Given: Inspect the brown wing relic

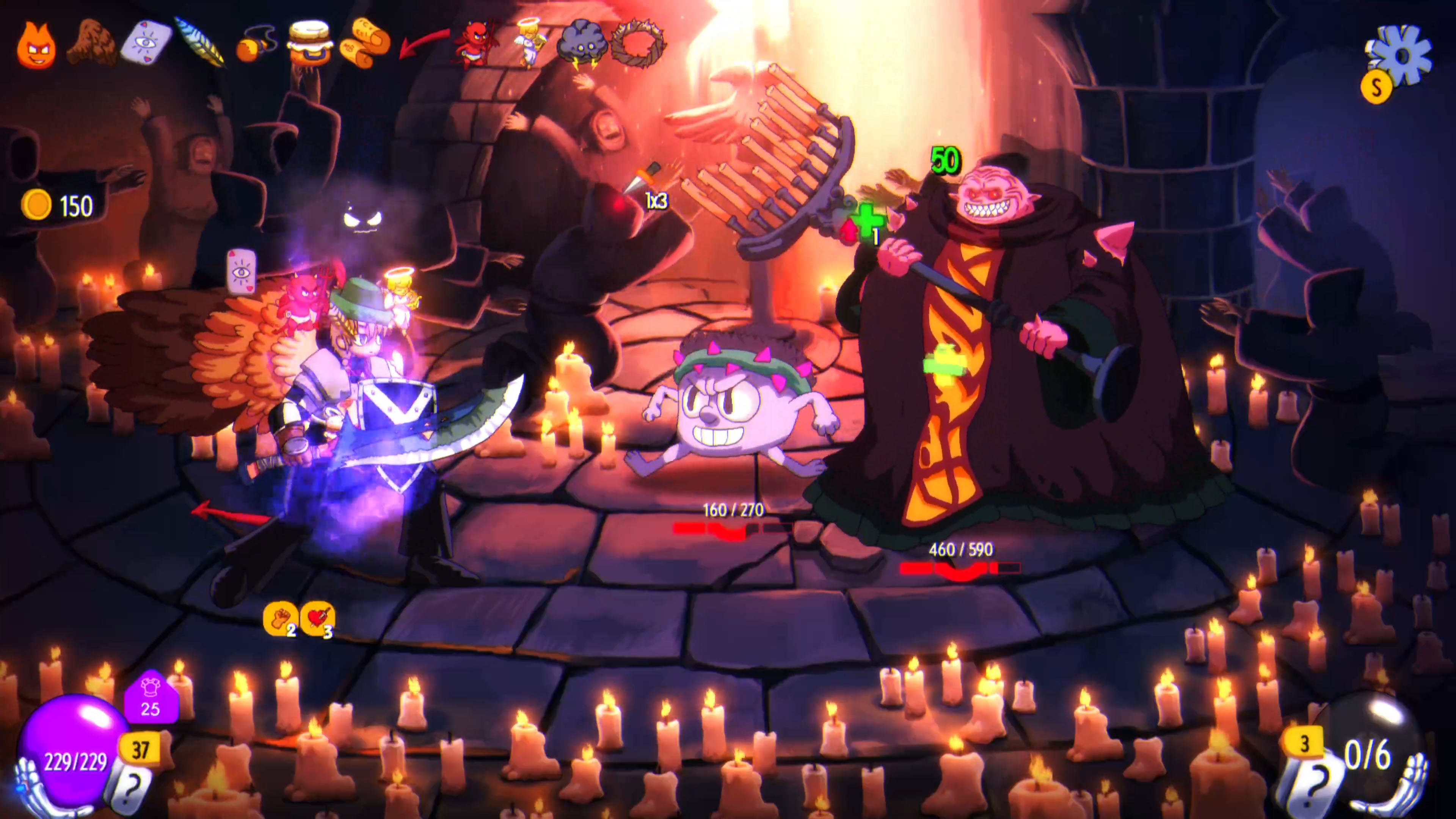Looking at the screenshot, I should point(91,42).
